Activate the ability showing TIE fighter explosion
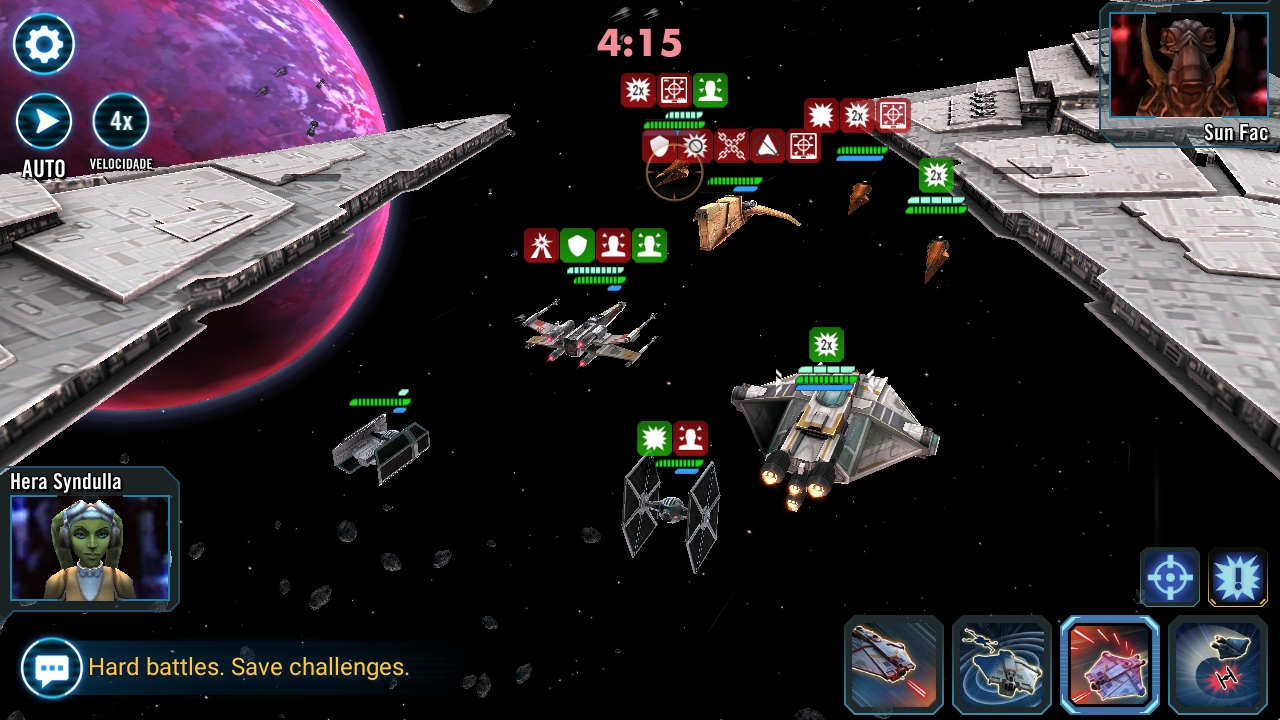The width and height of the screenshot is (1280, 720). point(1217,665)
